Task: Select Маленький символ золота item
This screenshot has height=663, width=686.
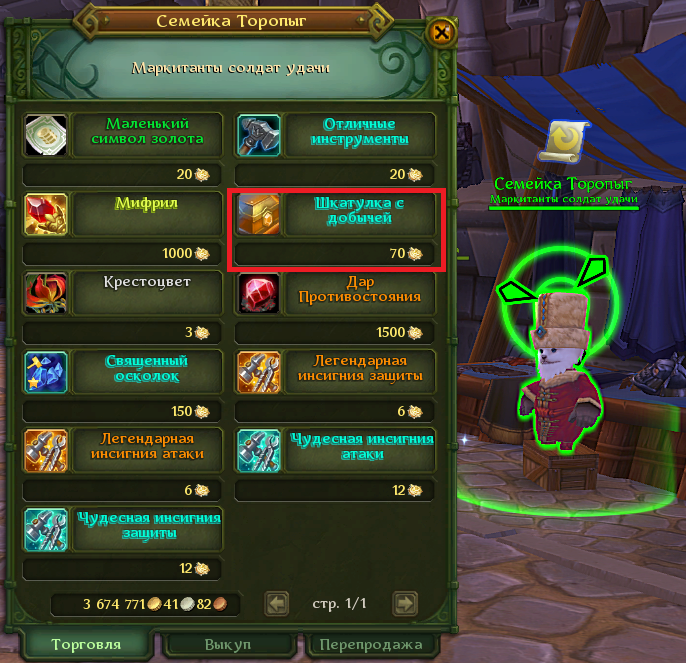Action: [x=45, y=133]
